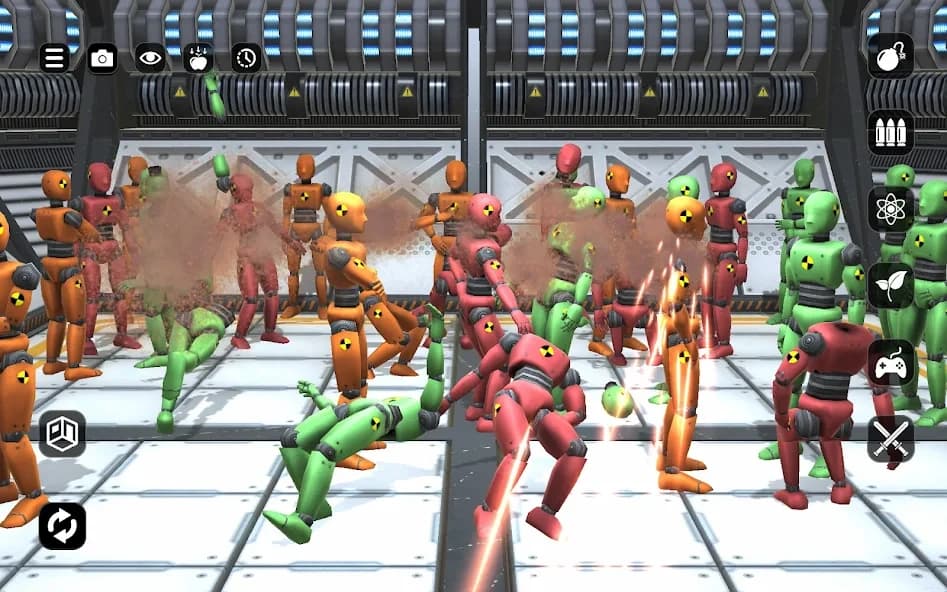The image size is (947, 592).
Task: Select the bomb explosives category
Action: click(x=890, y=56)
